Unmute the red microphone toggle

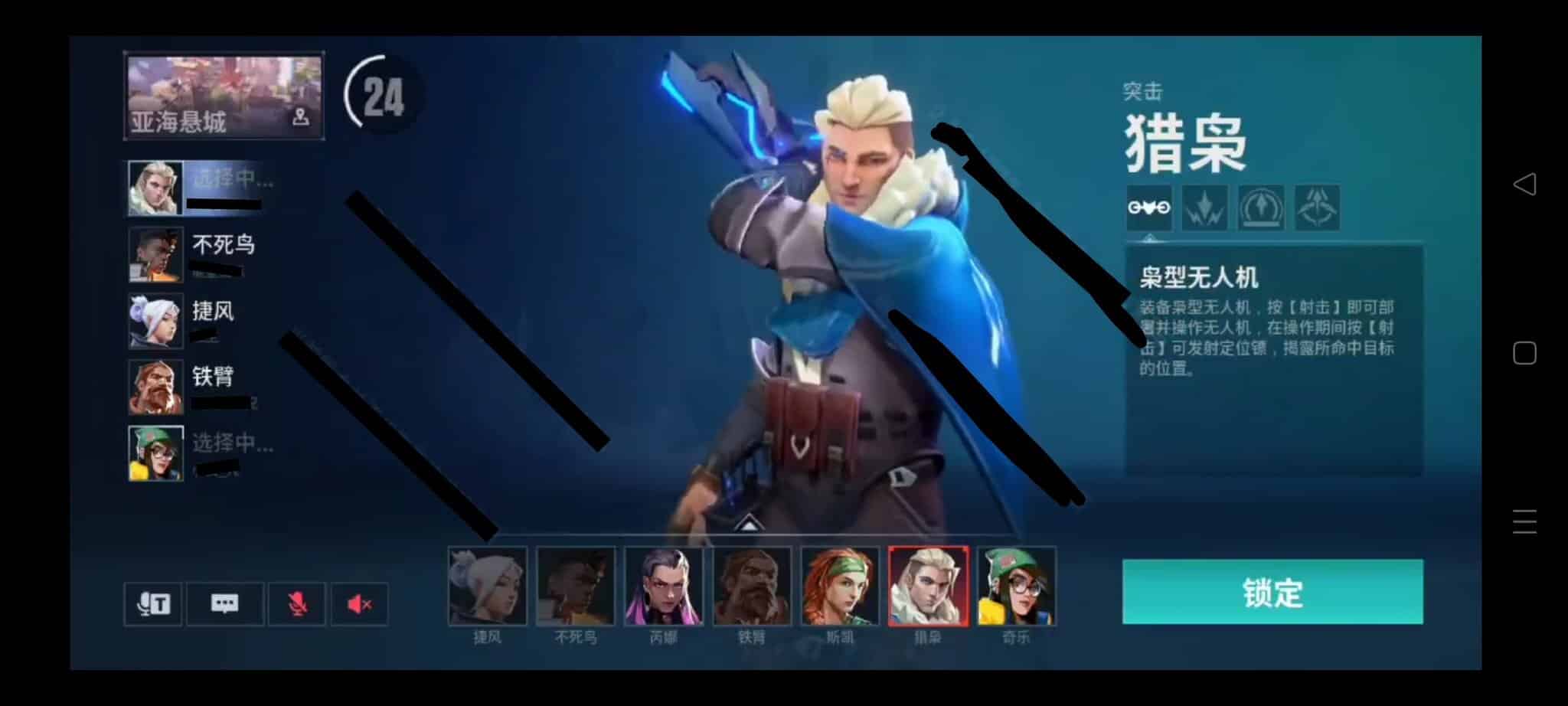coord(298,603)
